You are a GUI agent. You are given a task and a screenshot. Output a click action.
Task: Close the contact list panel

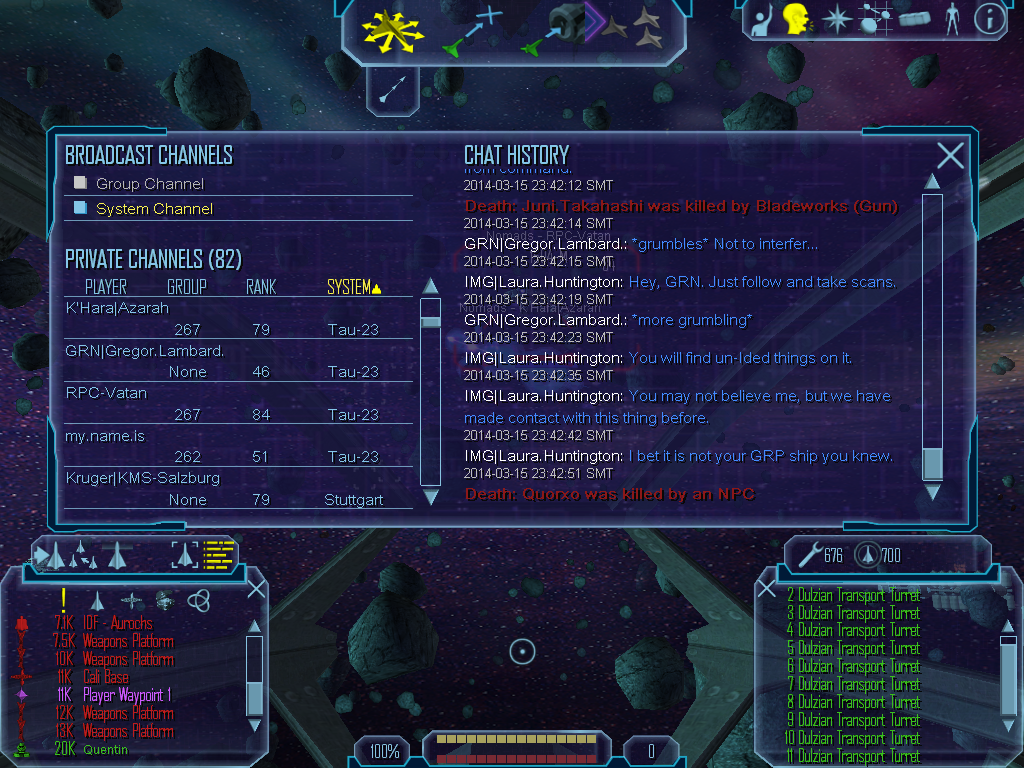click(256, 589)
